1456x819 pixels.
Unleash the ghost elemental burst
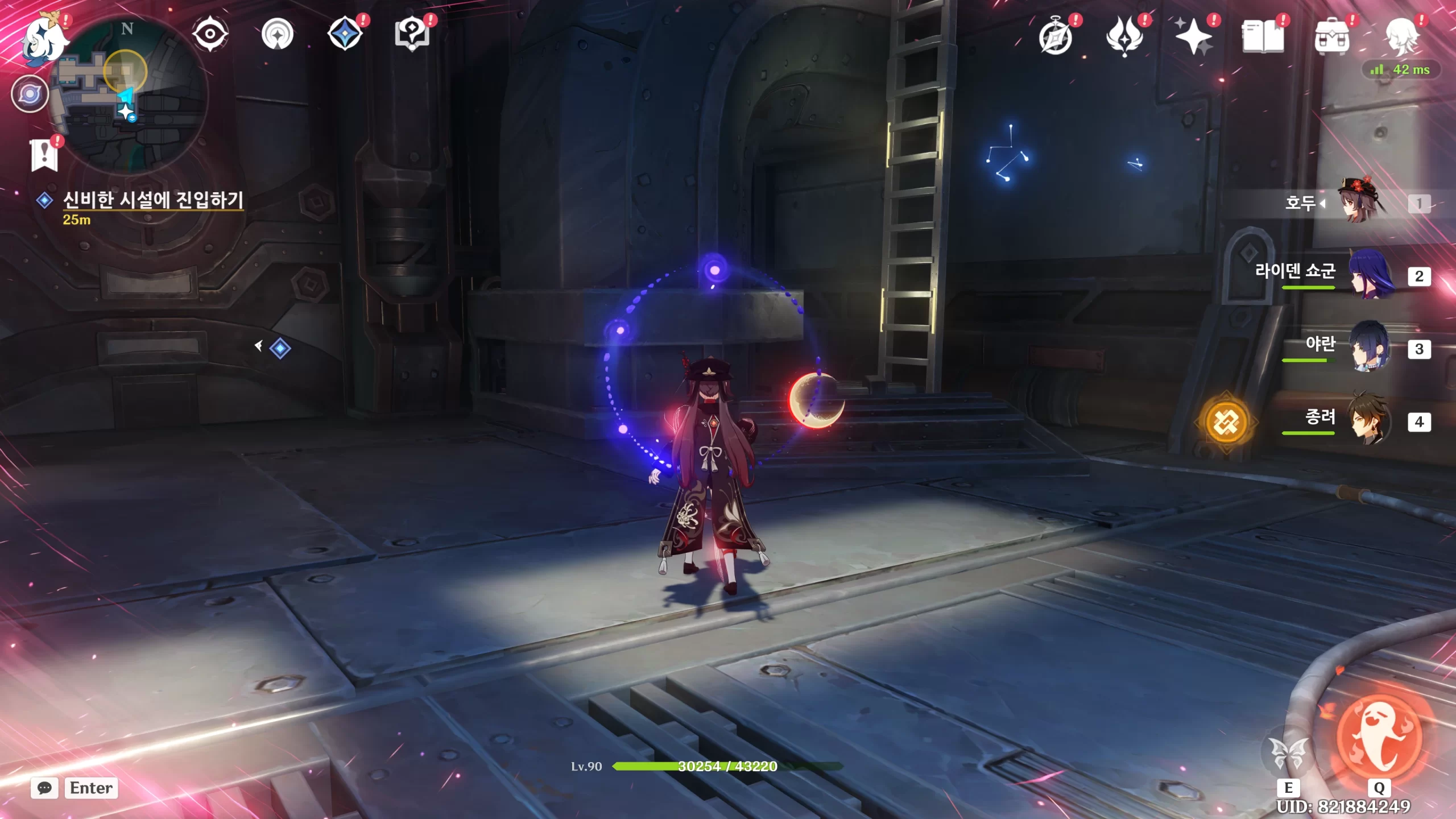tap(1379, 738)
